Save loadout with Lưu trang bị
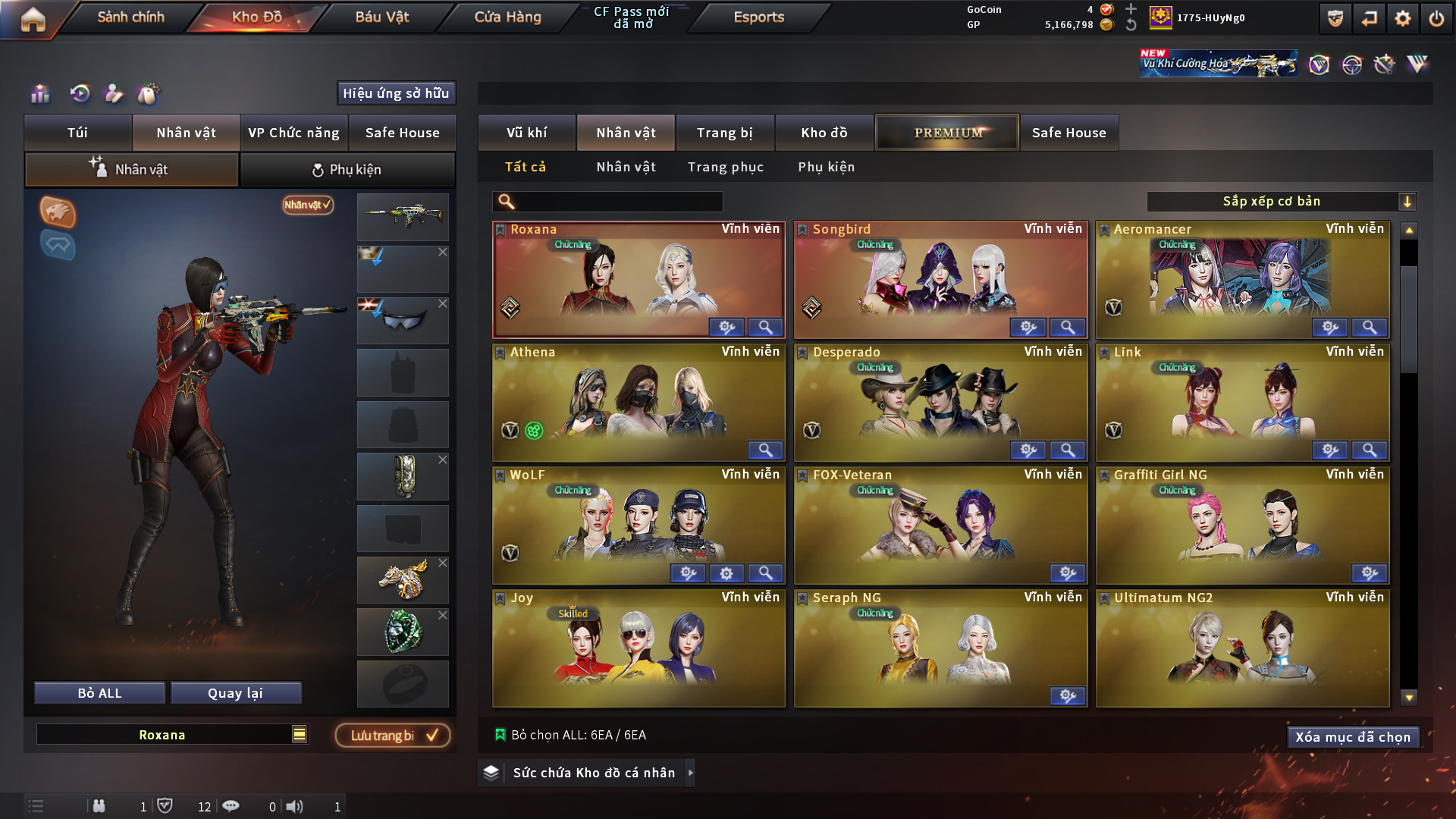Image resolution: width=1456 pixels, height=819 pixels. point(393,736)
